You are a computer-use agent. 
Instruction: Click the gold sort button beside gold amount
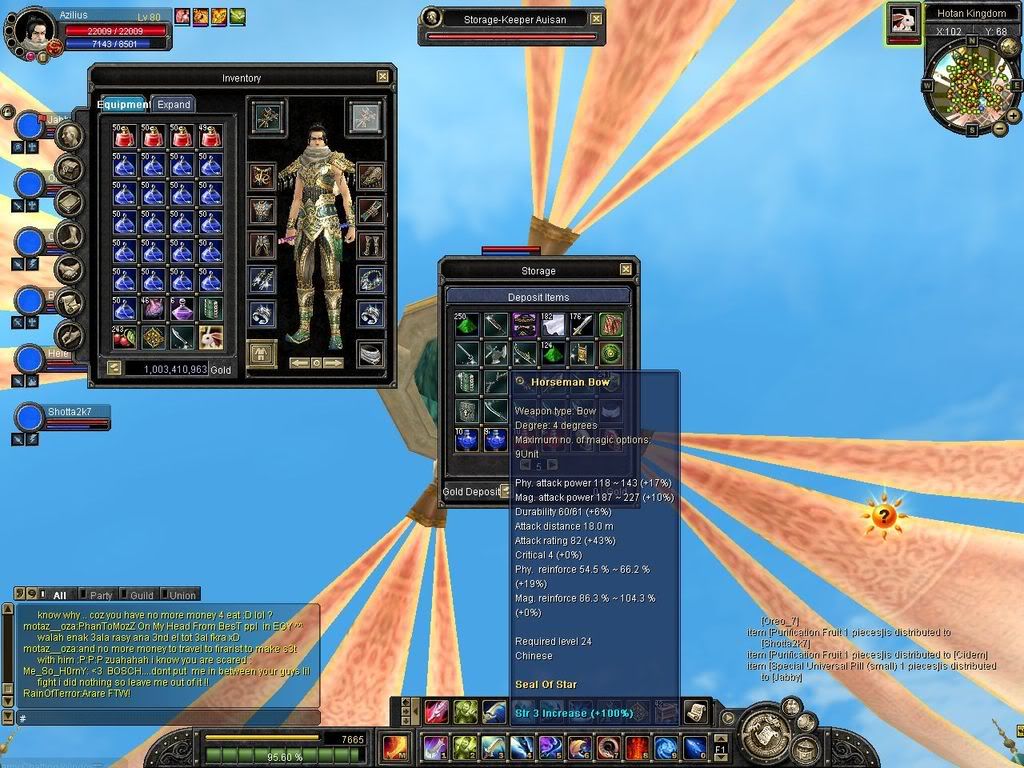tap(114, 368)
